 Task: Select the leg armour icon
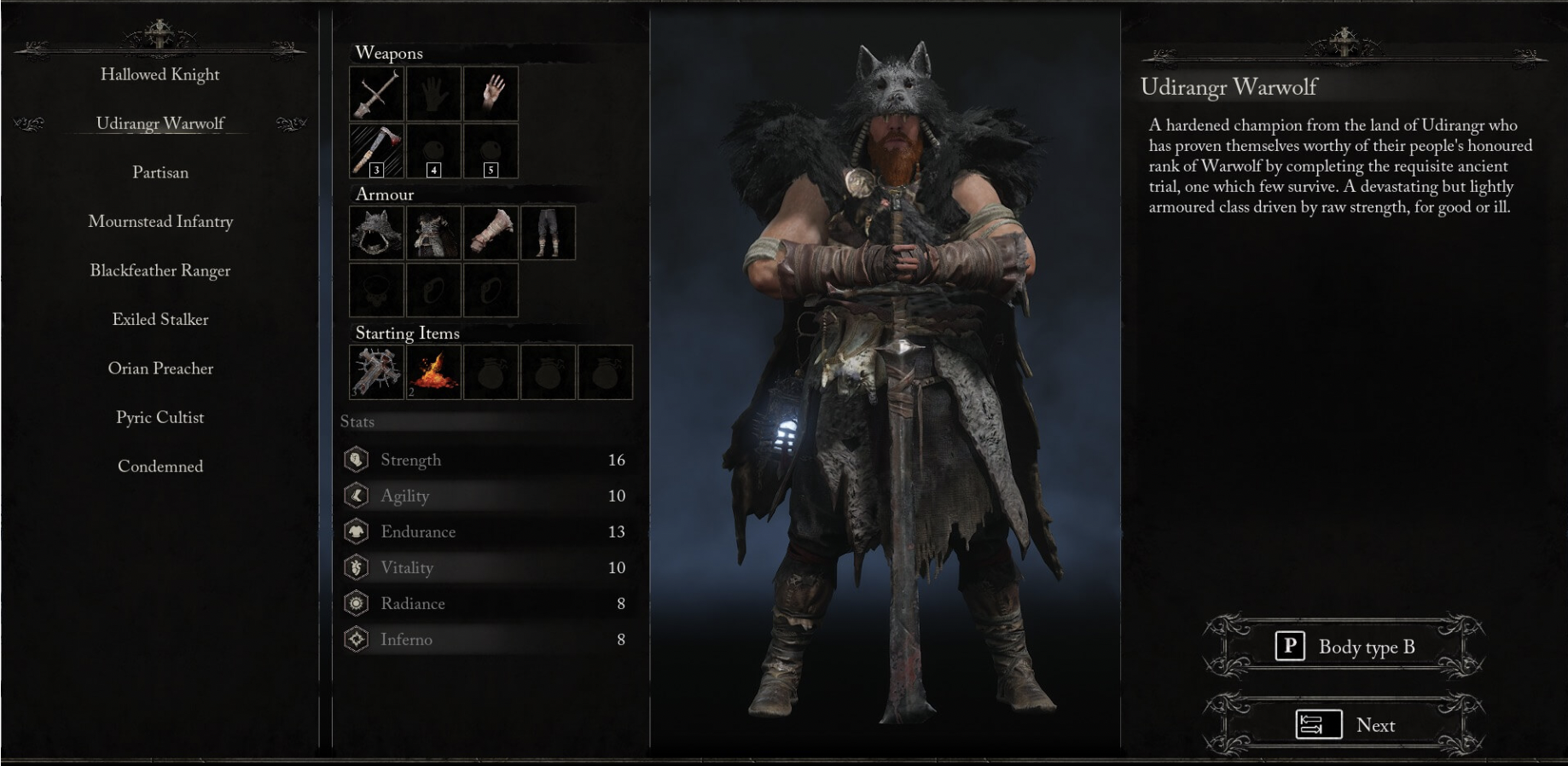[x=547, y=233]
